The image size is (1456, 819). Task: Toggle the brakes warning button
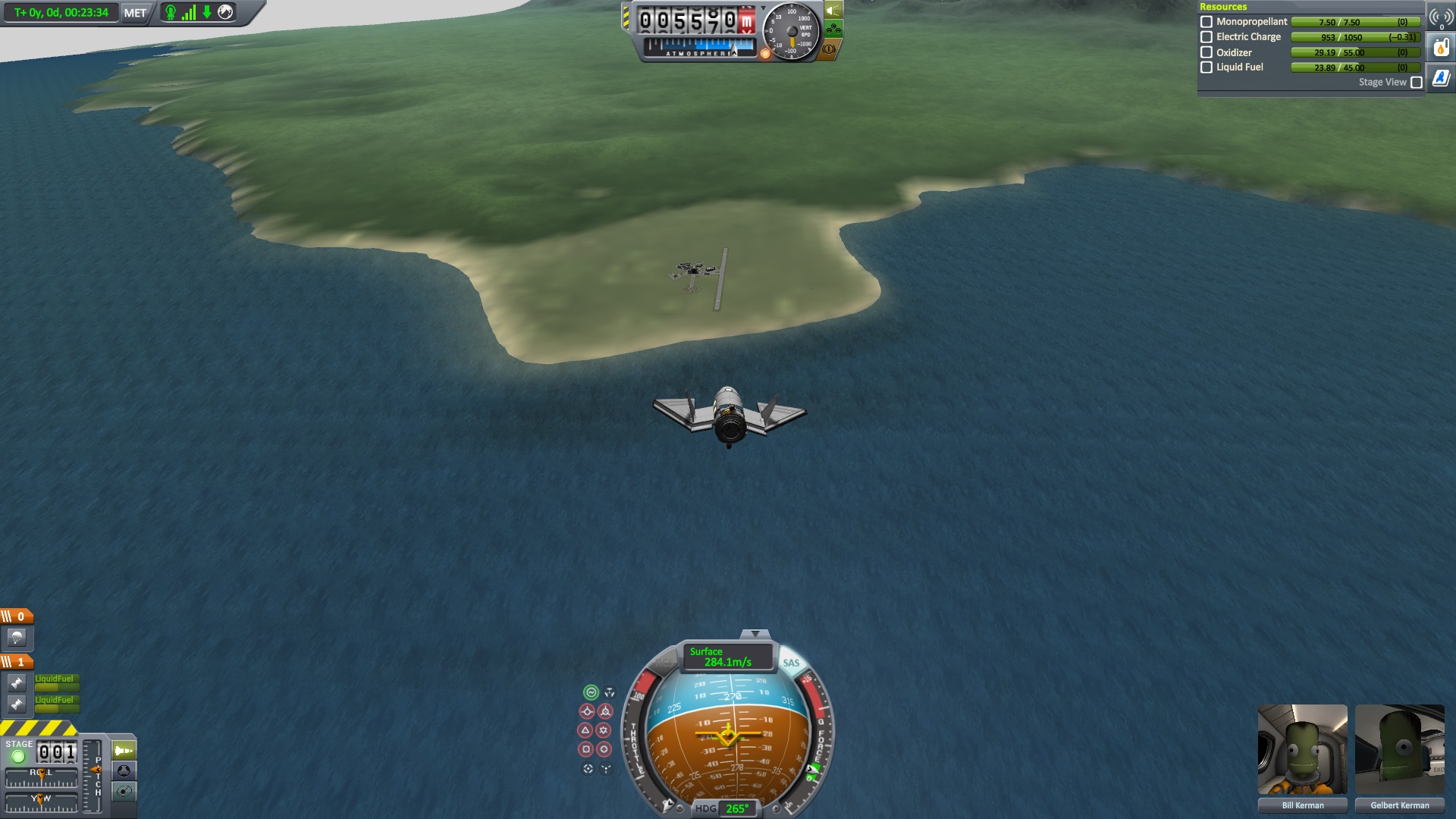[x=829, y=49]
